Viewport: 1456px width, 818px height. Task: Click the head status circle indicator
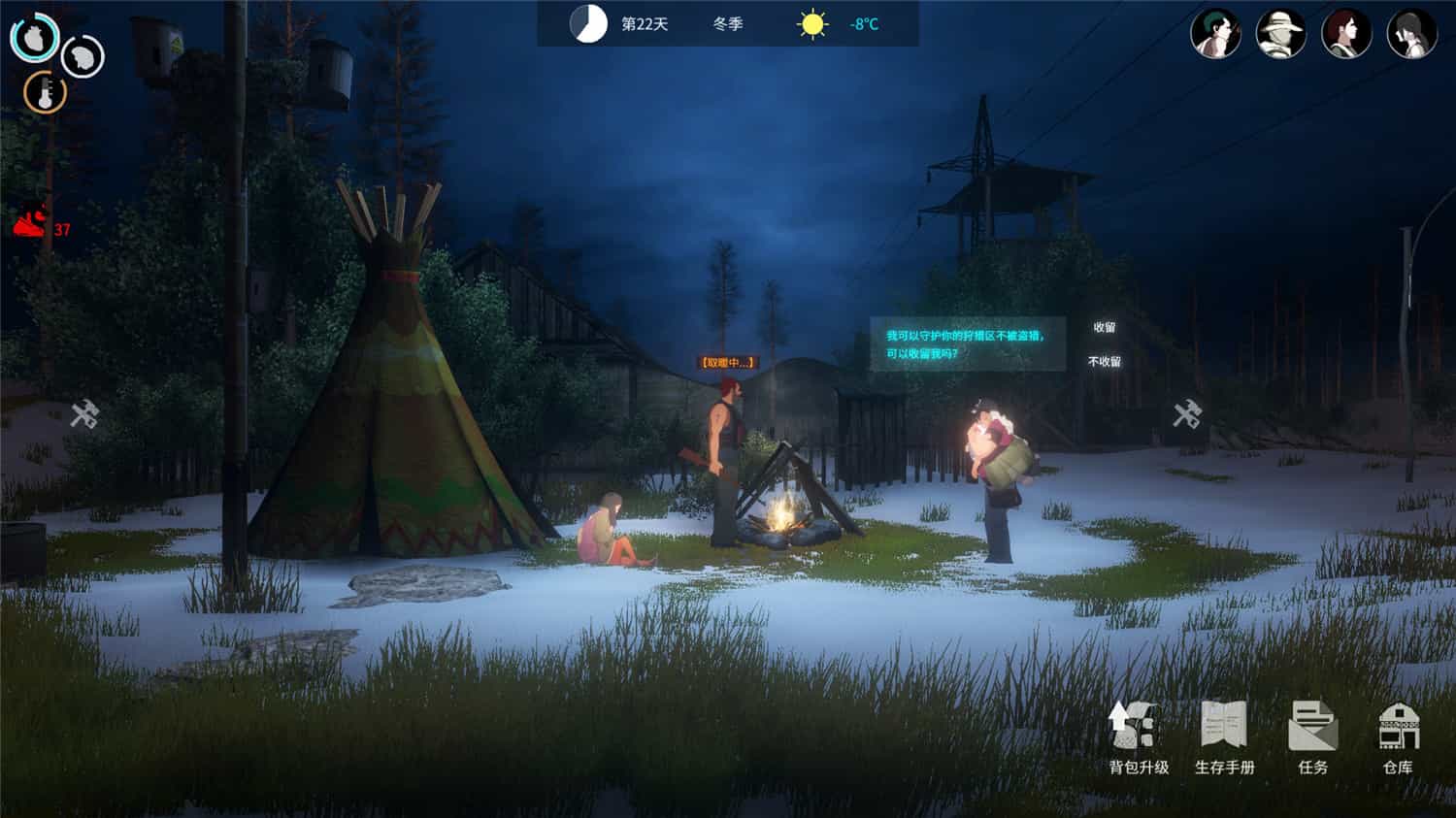(x=81, y=55)
